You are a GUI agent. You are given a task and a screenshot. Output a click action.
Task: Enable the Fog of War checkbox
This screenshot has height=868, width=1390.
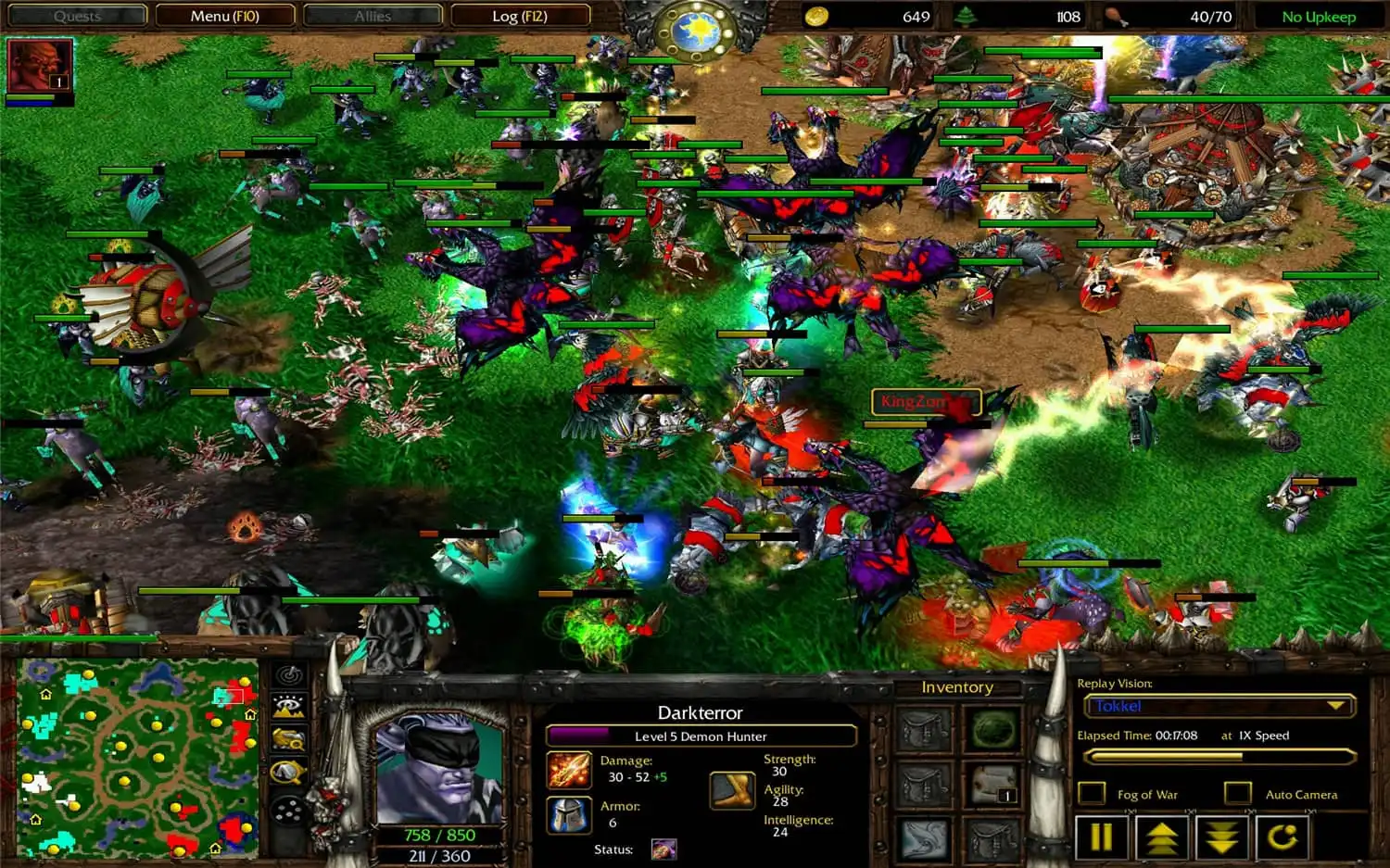(1092, 792)
